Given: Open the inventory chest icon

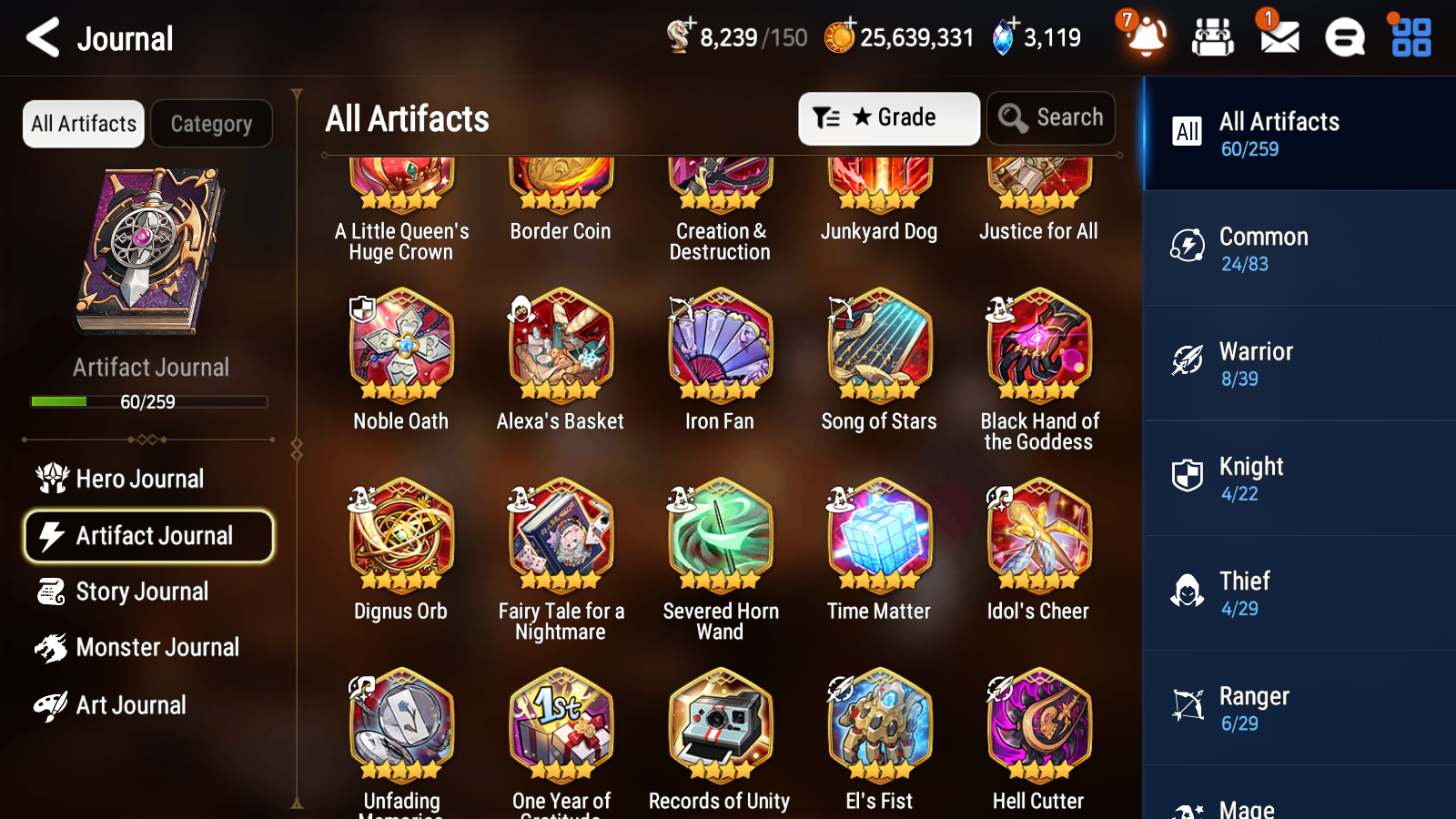Looking at the screenshot, I should tap(1213, 37).
